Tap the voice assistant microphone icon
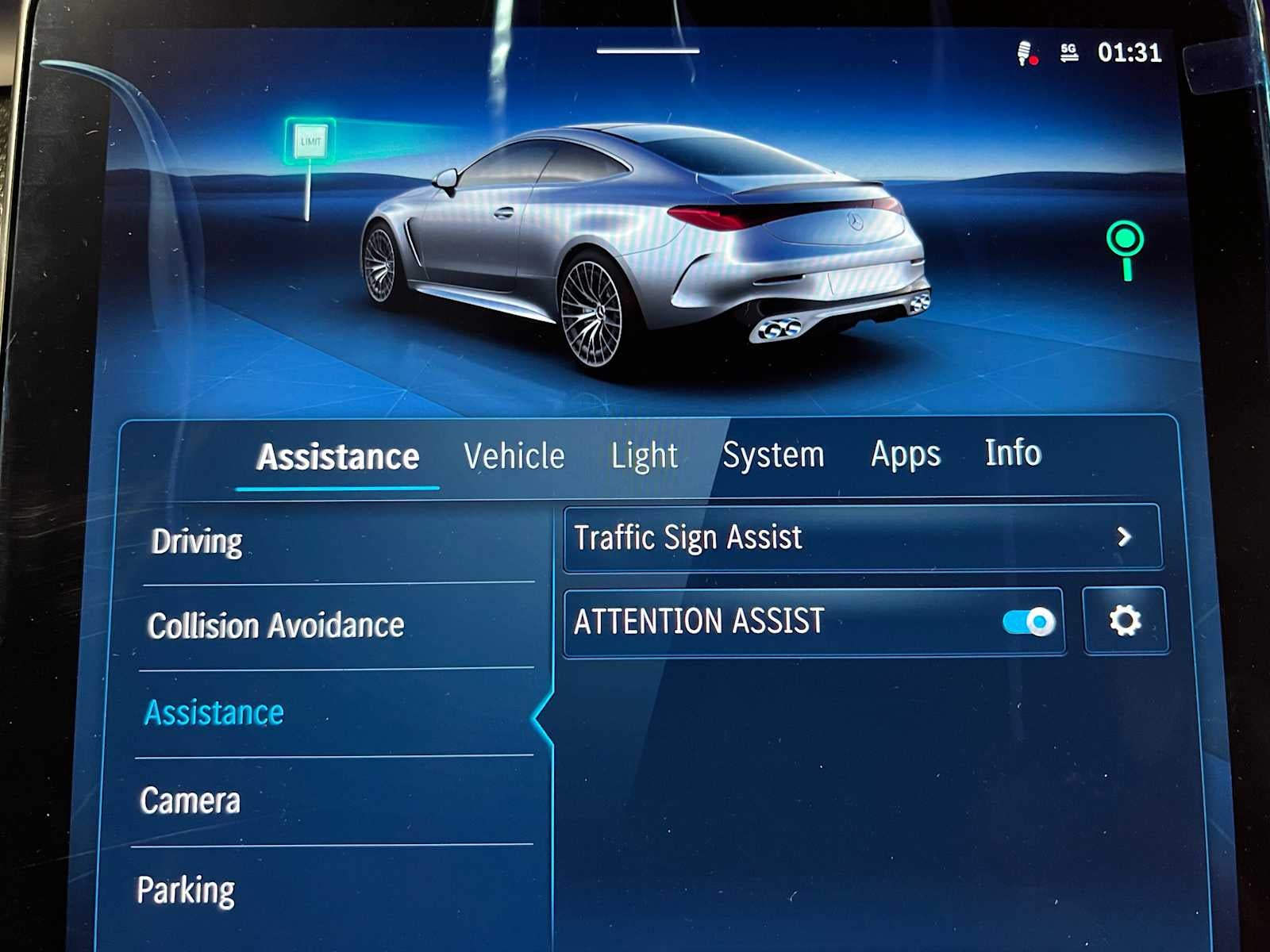Image resolution: width=1270 pixels, height=952 pixels. coord(1024,54)
